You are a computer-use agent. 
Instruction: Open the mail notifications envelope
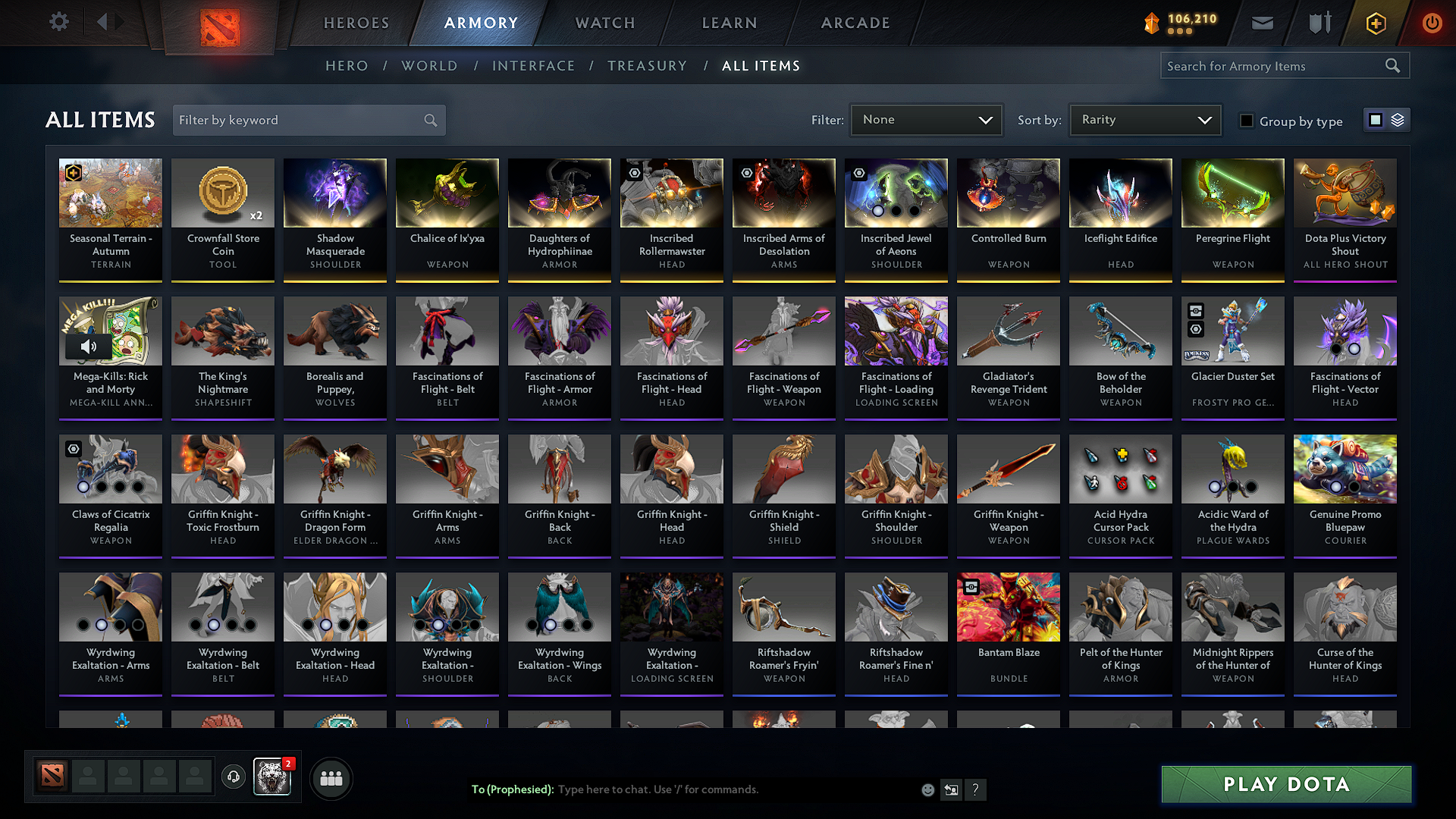(x=1262, y=22)
